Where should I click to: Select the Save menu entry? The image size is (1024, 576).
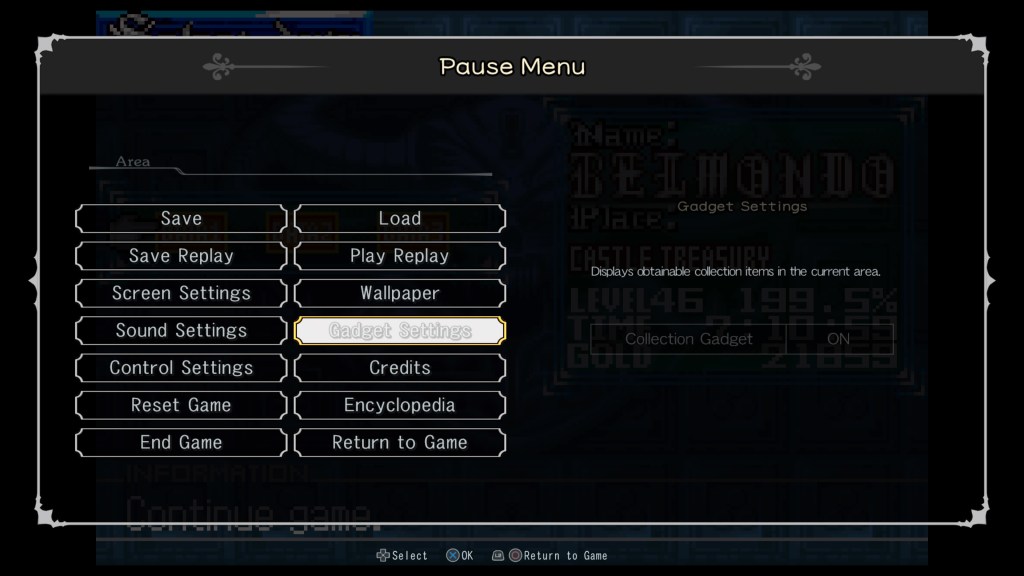181,219
